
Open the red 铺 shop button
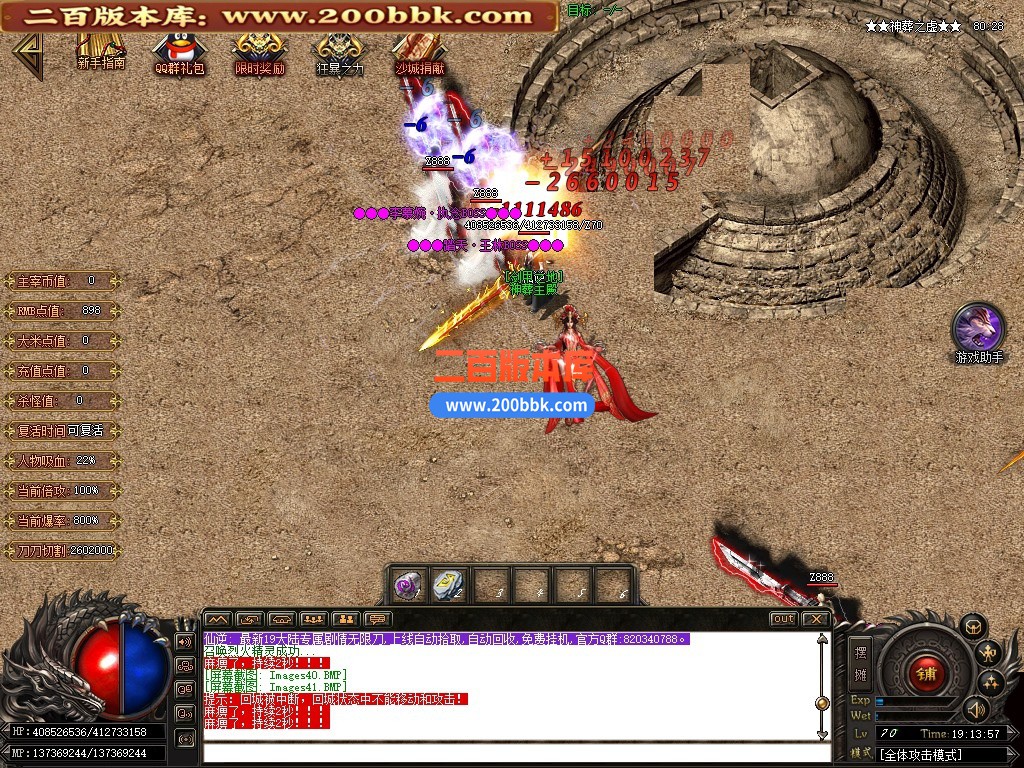coord(926,672)
